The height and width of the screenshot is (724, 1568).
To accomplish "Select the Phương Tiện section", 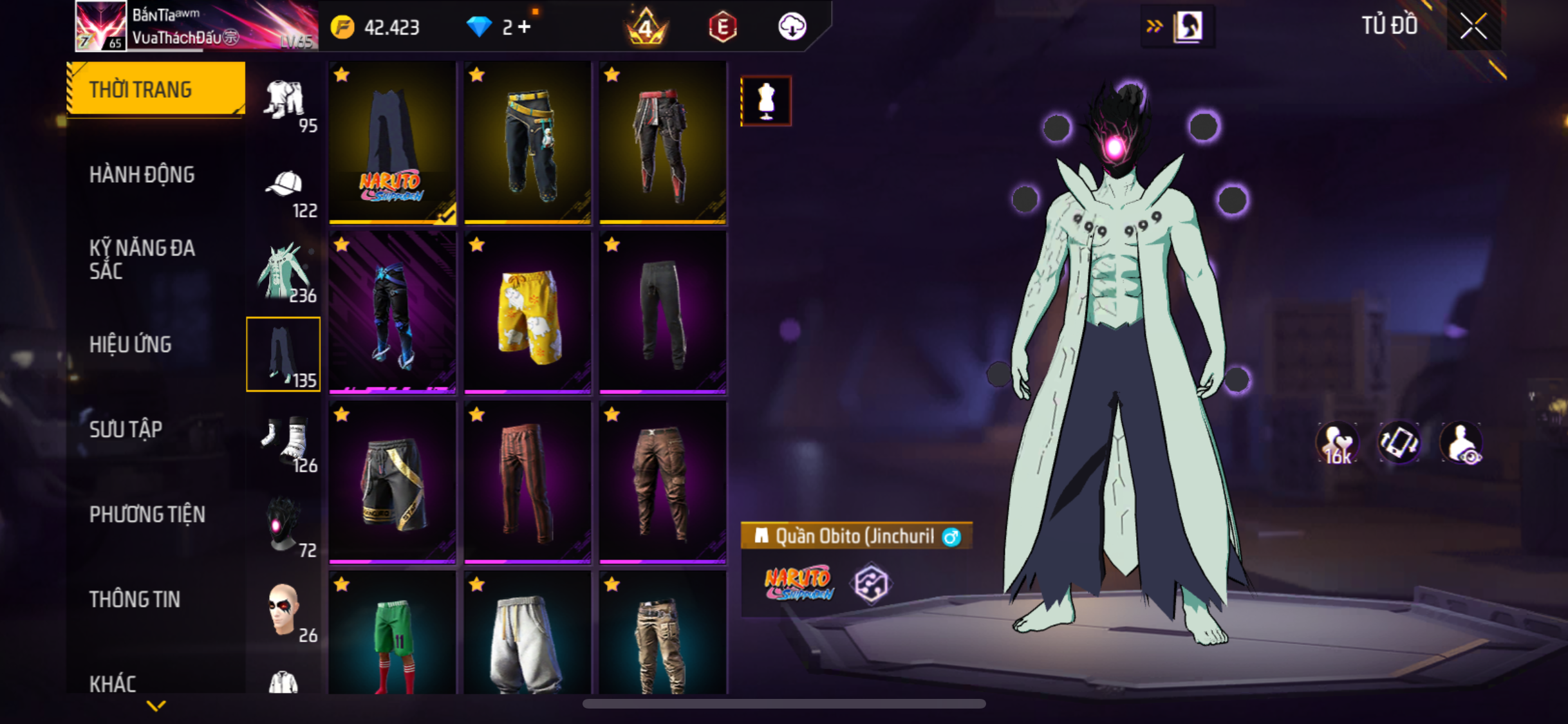I will (147, 514).
